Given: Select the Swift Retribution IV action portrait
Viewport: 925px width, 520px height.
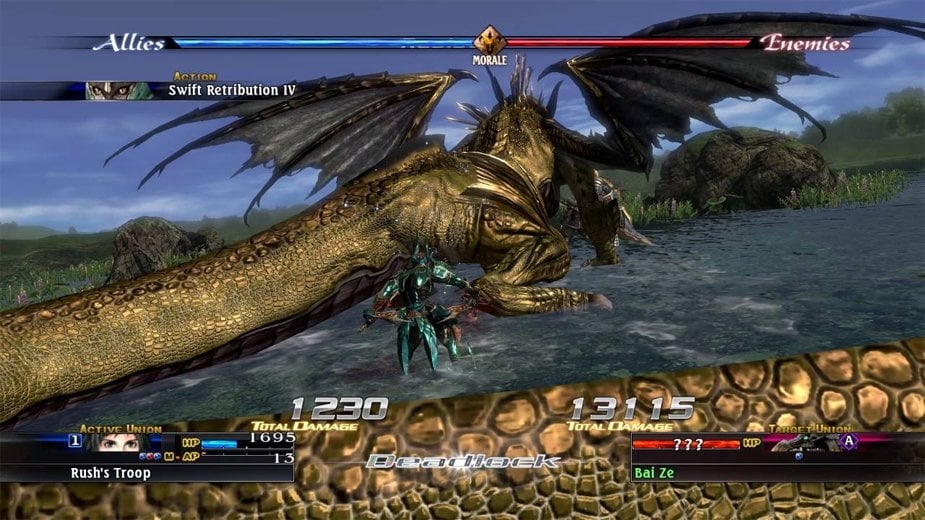Looking at the screenshot, I should click(118, 90).
